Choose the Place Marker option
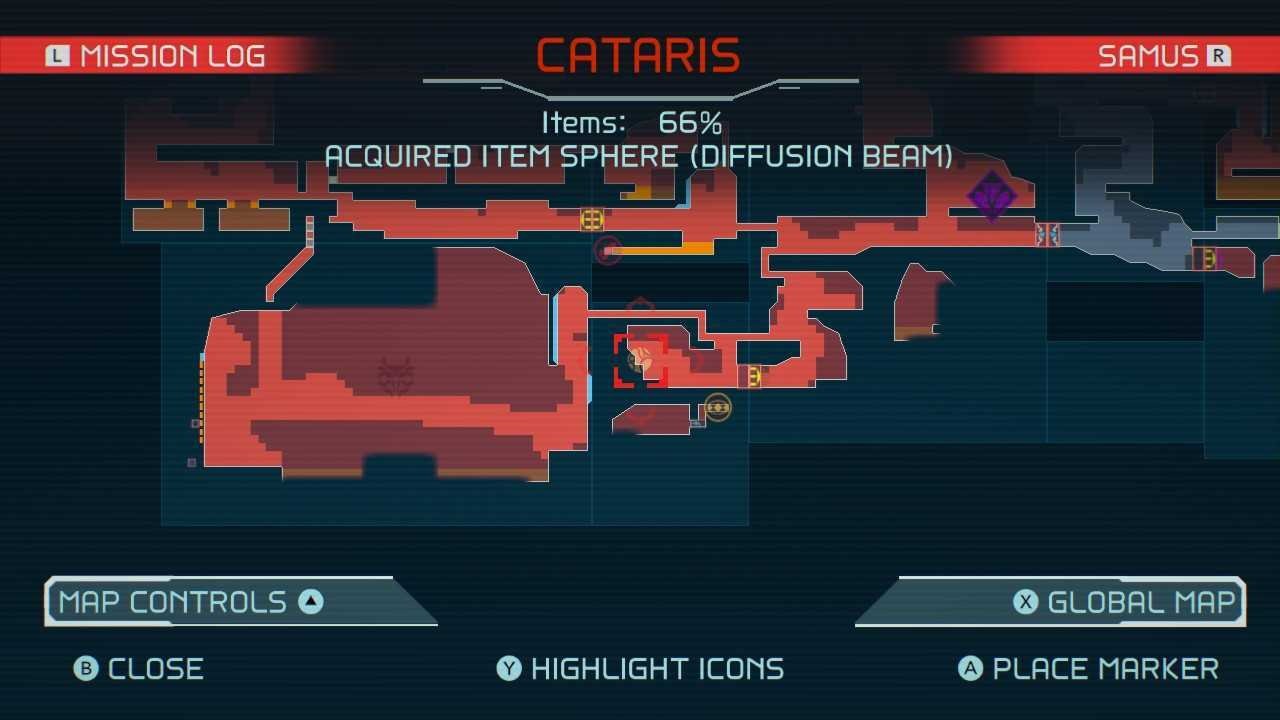Screen dimensions: 1280x720 1088,668
